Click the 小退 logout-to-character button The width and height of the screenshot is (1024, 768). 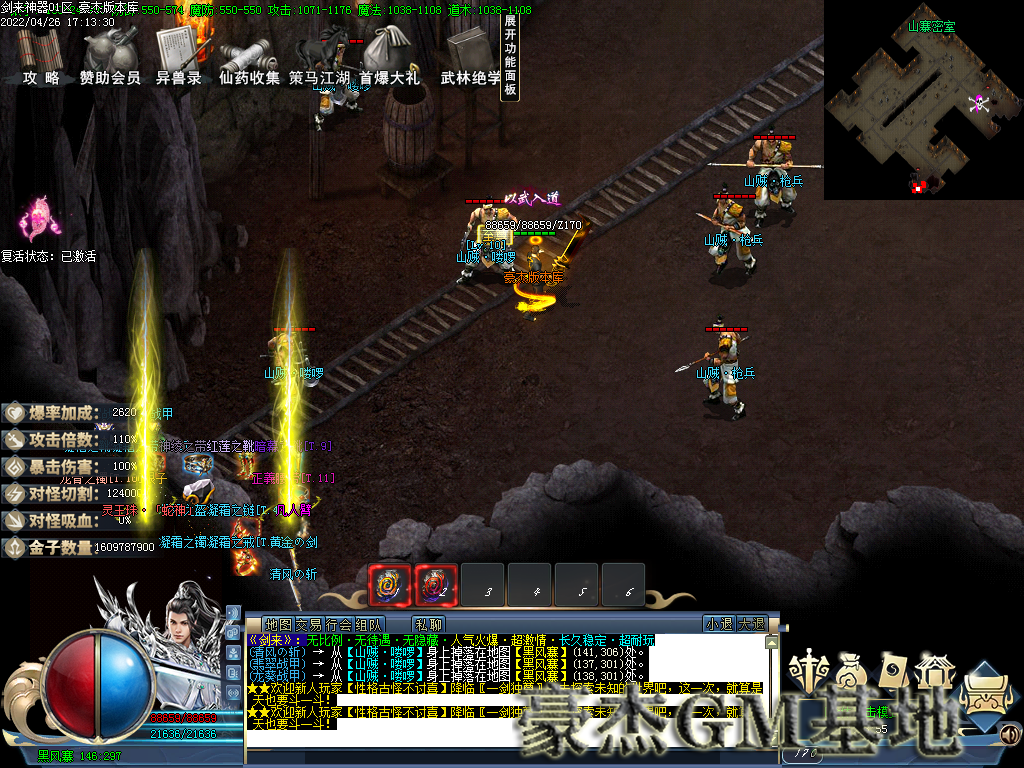point(718,624)
